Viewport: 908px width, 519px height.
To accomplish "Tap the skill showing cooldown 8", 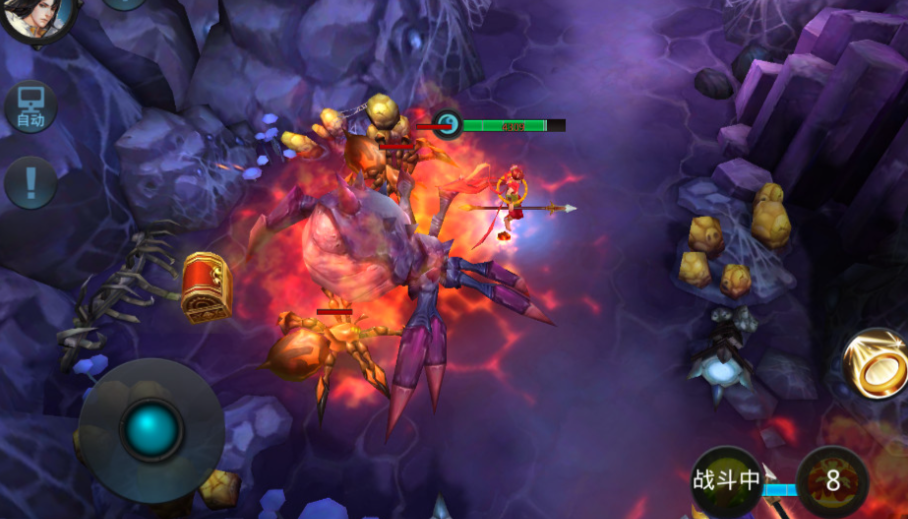I will (832, 481).
